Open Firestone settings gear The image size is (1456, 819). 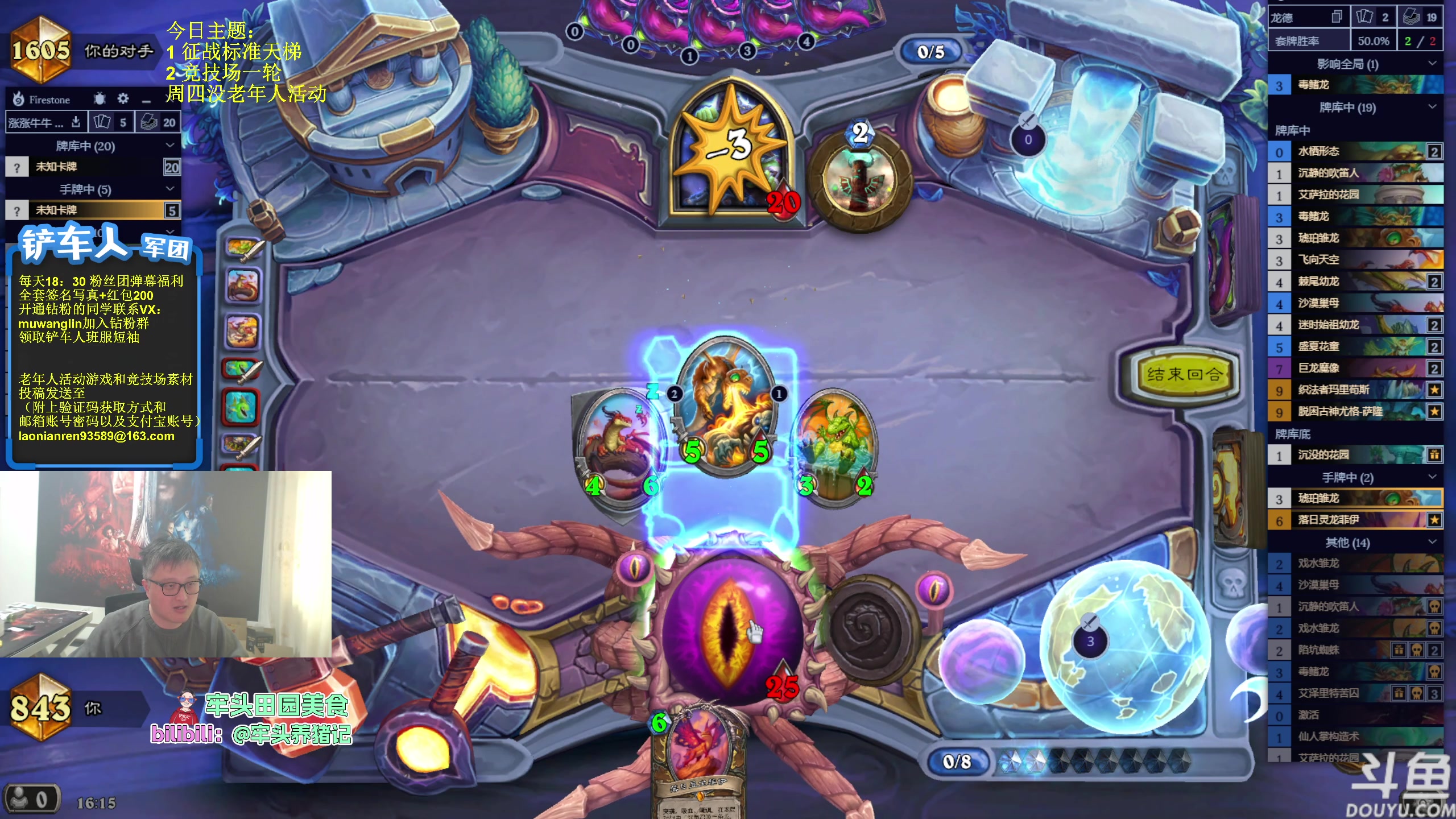[123, 99]
